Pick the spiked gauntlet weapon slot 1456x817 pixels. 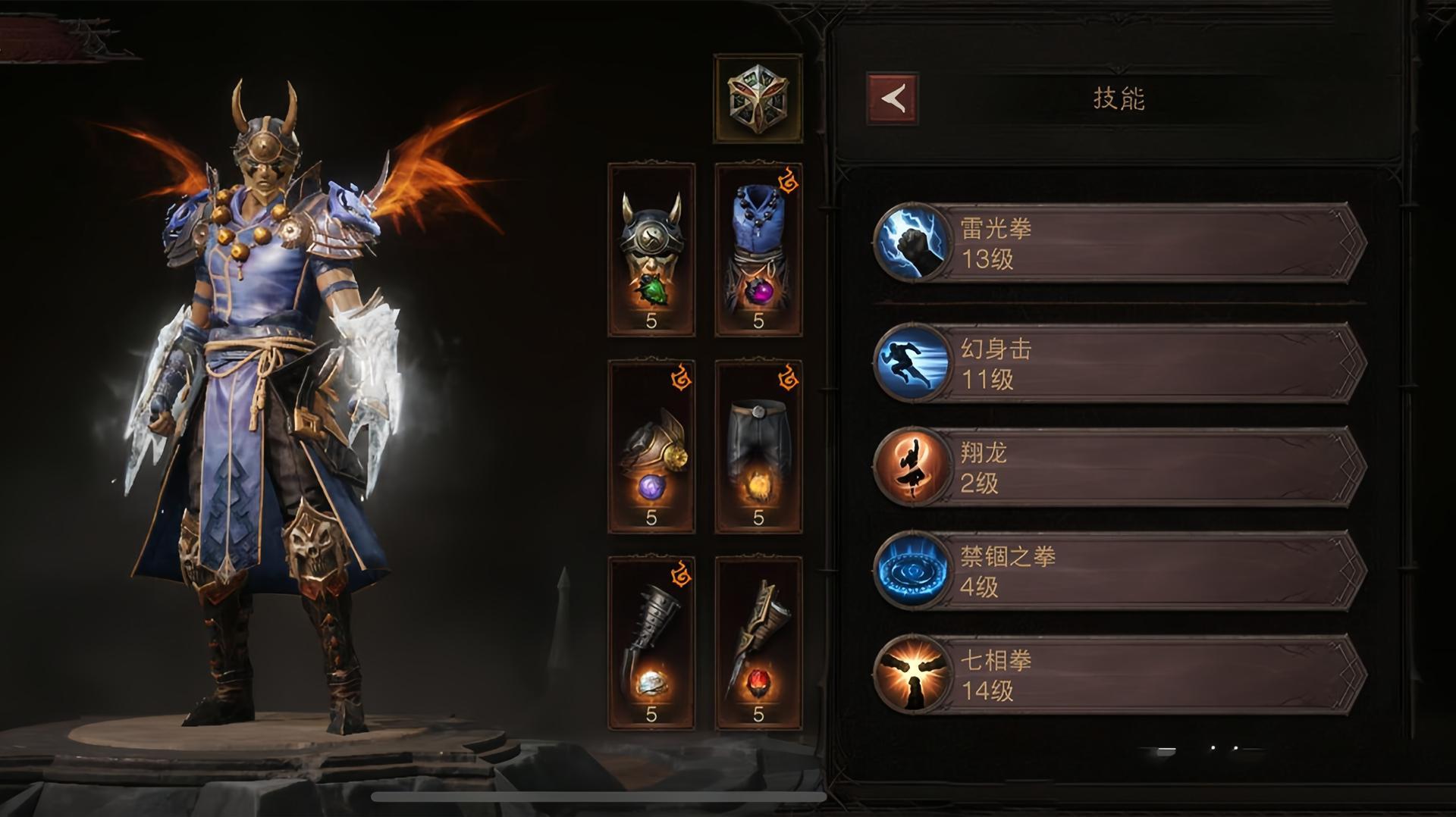651,644
